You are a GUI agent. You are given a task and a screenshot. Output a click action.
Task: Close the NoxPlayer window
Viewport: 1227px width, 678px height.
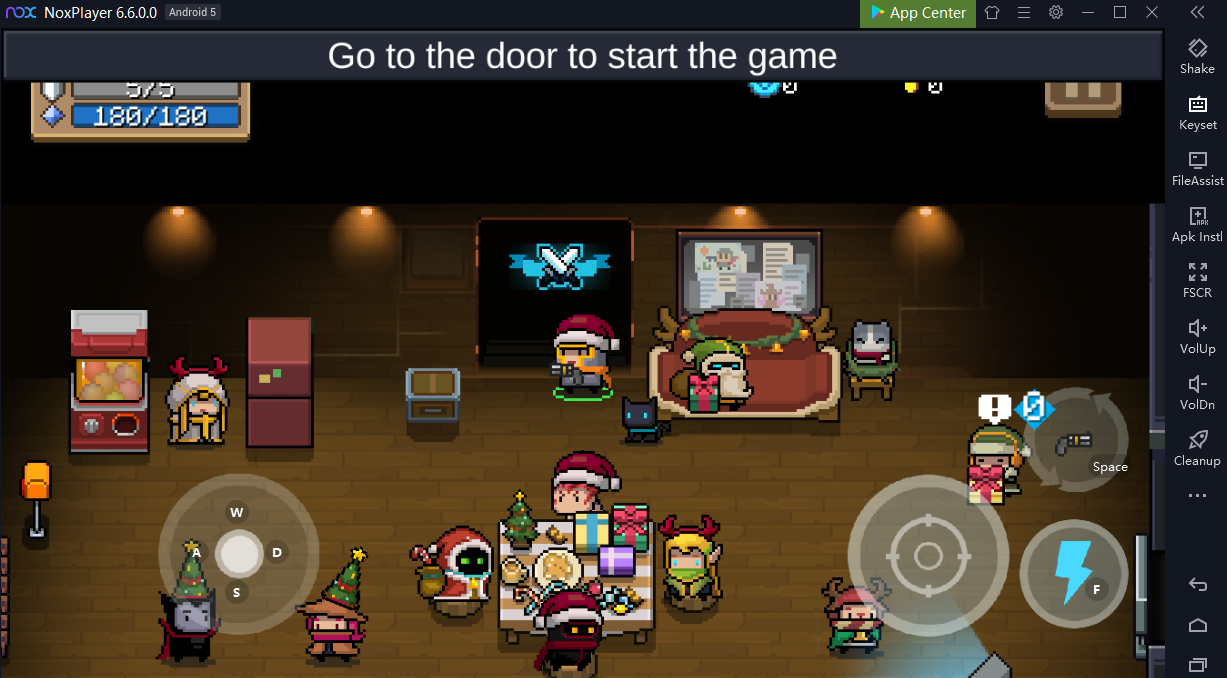(1152, 13)
